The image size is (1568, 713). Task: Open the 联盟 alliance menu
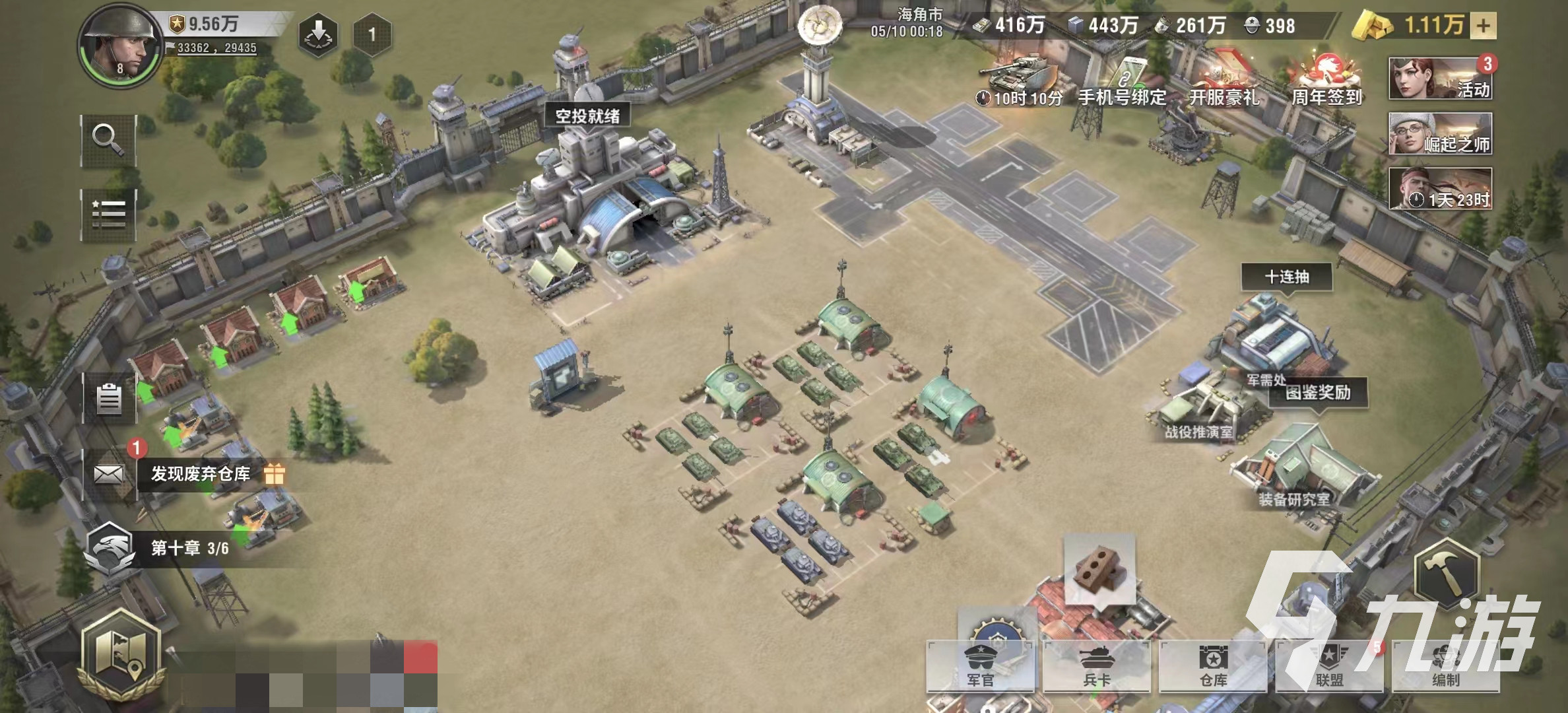tap(1329, 667)
